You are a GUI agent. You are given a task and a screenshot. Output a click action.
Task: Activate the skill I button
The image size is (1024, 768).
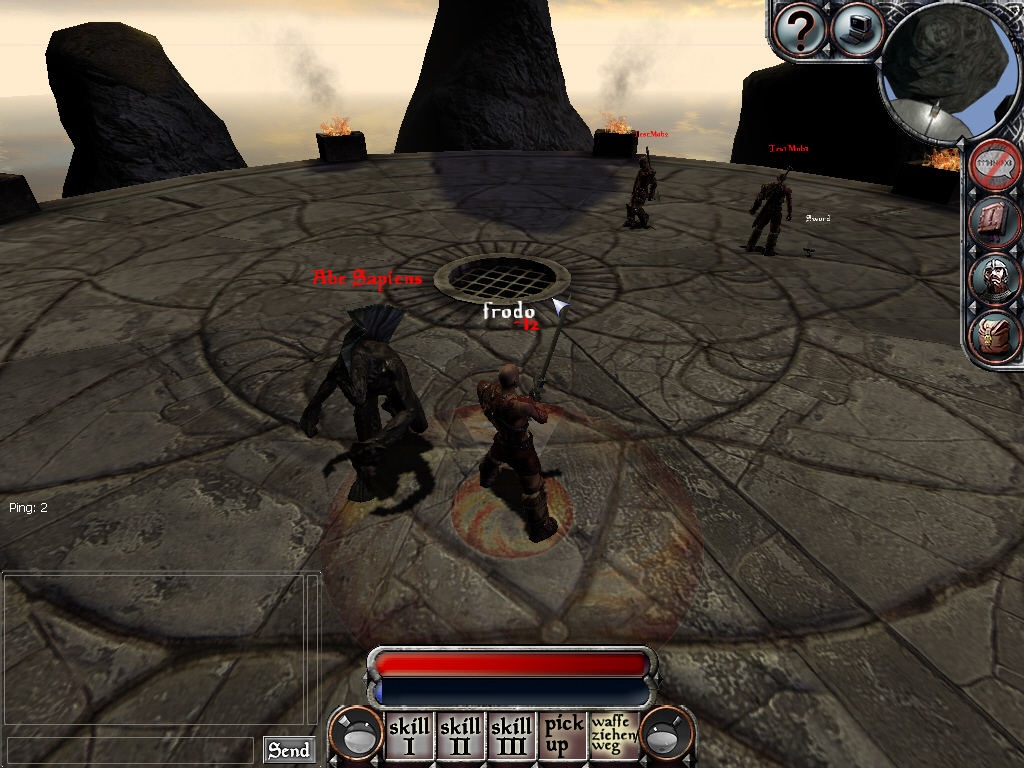click(x=408, y=735)
